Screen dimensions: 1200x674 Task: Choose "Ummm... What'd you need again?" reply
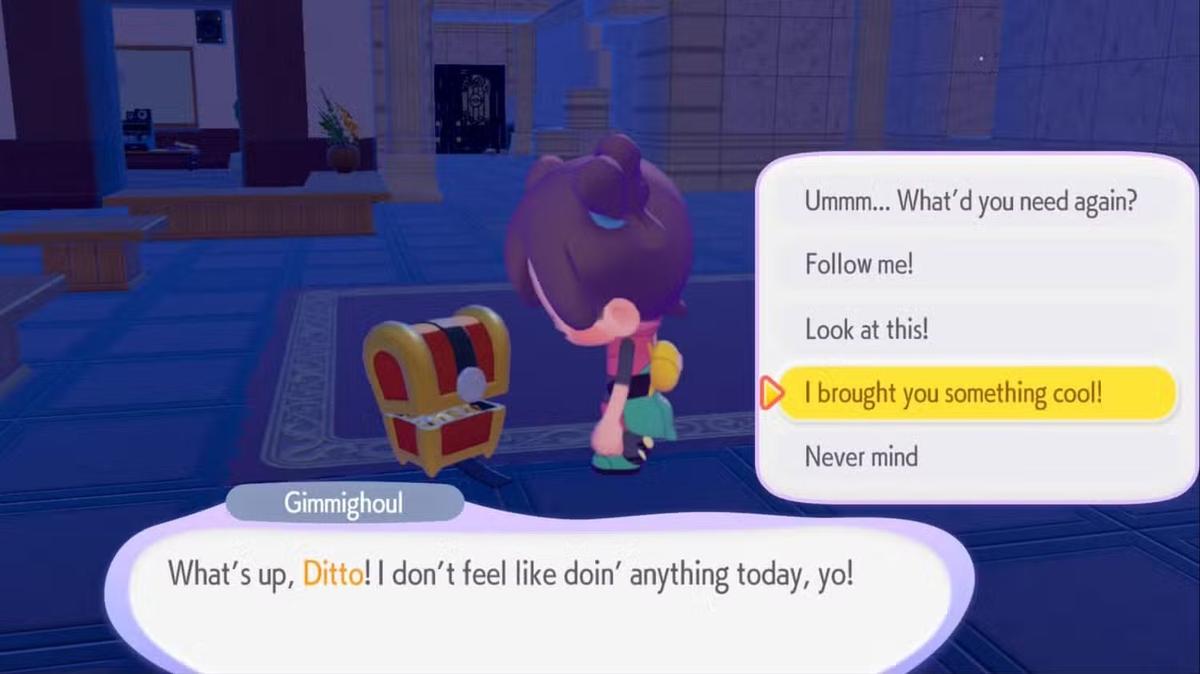pos(970,201)
